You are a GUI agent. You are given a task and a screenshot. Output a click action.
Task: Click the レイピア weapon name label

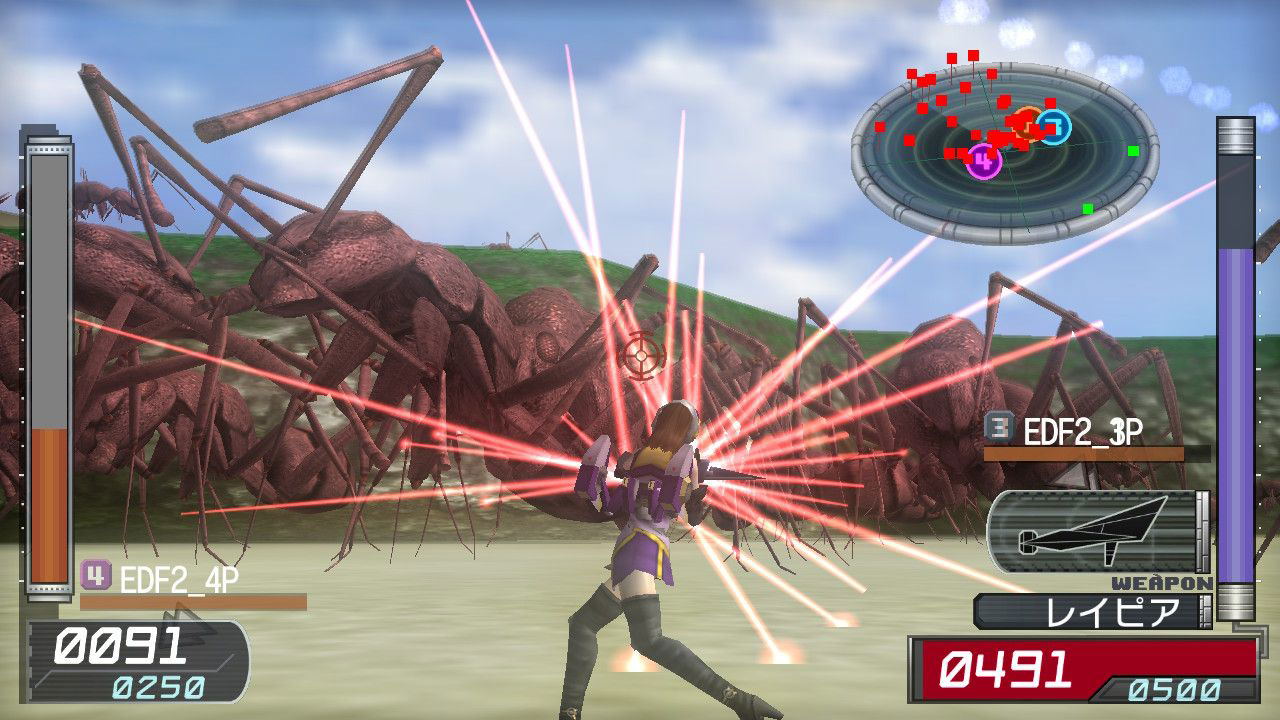click(x=1097, y=612)
